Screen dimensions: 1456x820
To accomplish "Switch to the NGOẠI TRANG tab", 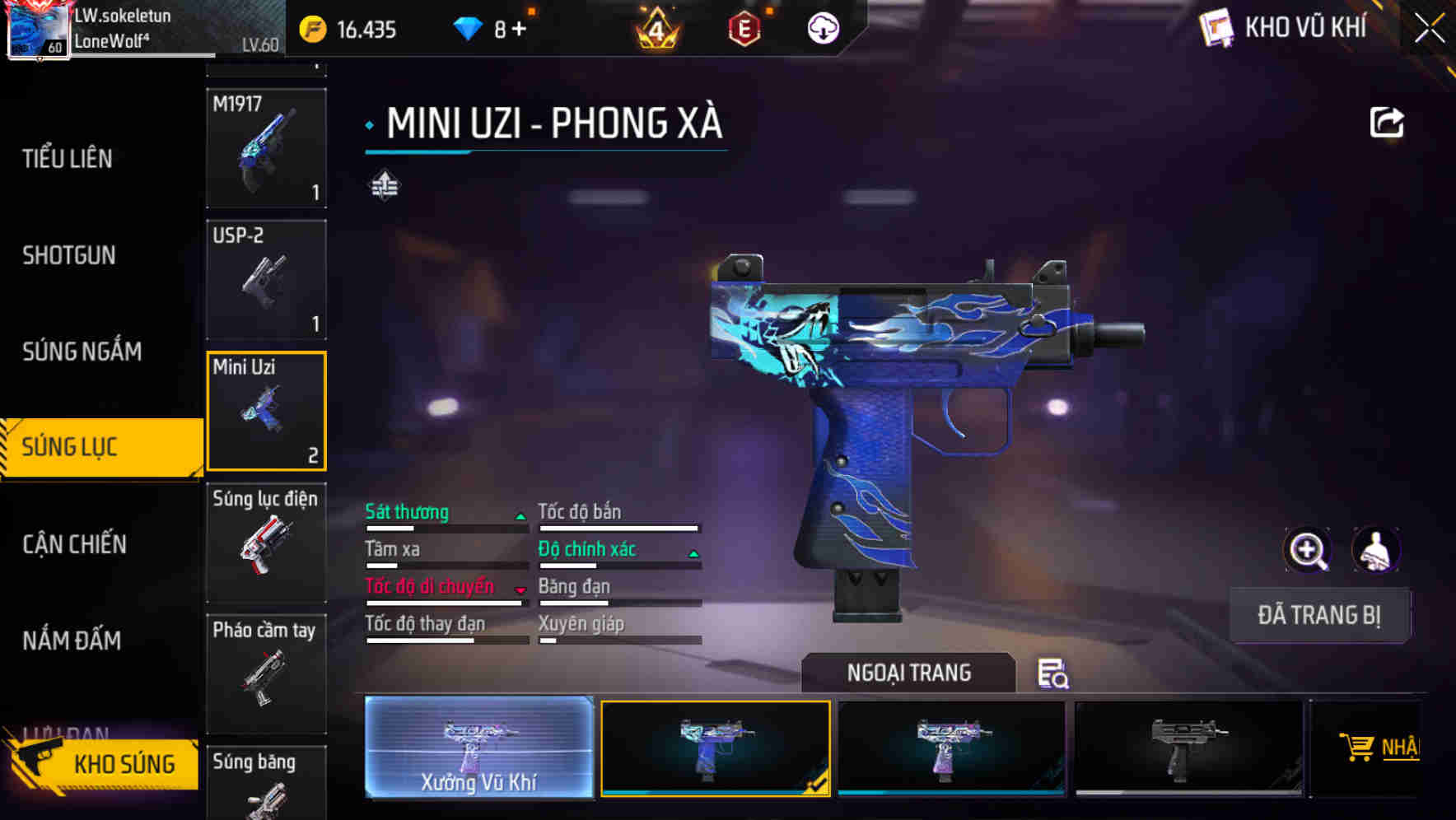I will [x=909, y=673].
